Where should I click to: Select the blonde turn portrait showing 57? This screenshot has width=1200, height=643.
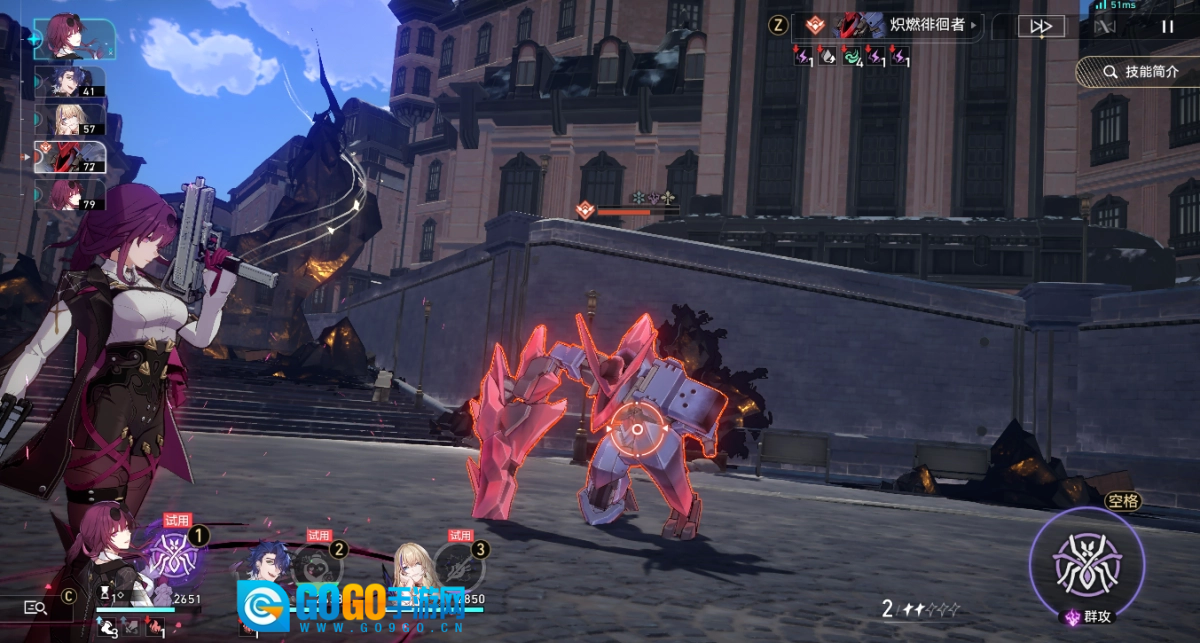[x=70, y=120]
